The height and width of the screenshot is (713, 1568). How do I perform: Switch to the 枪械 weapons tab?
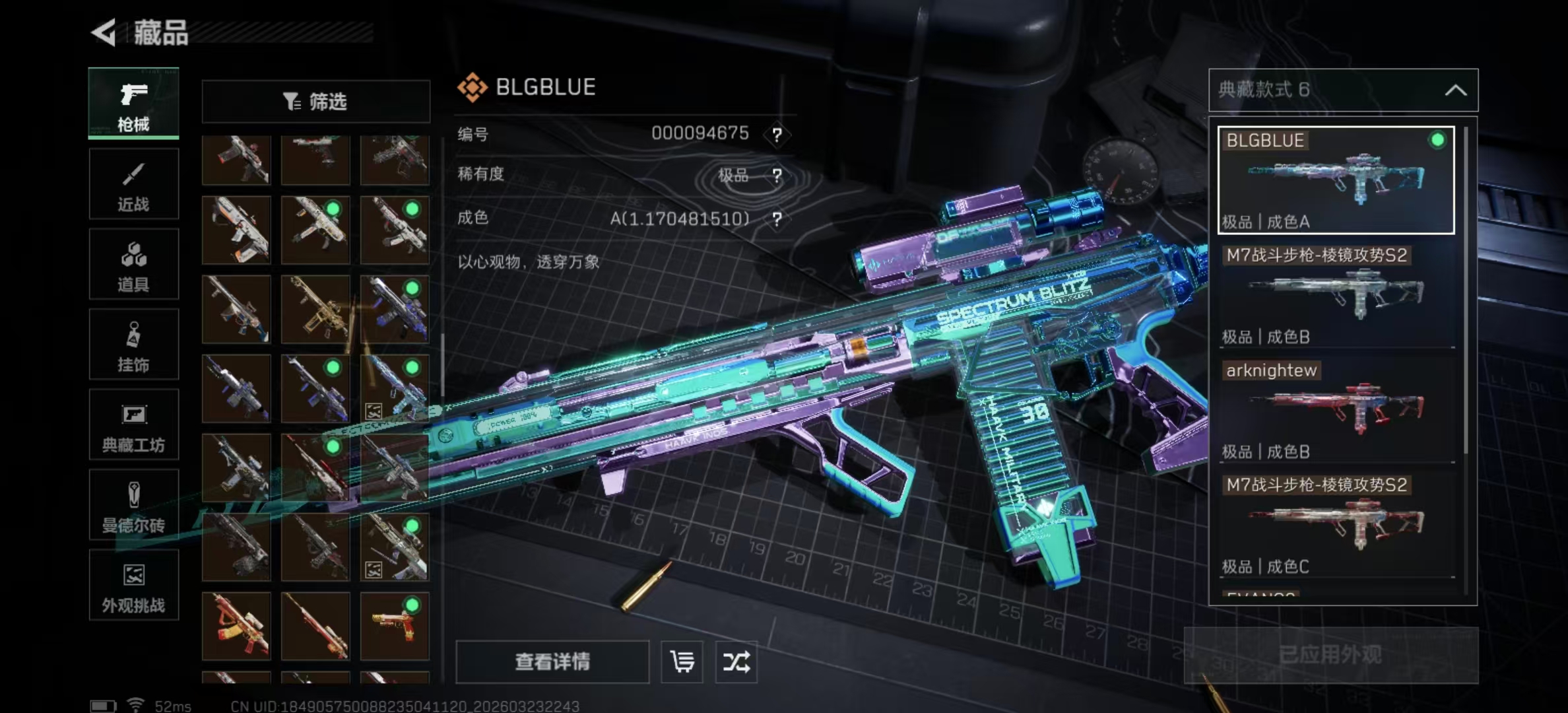[133, 104]
